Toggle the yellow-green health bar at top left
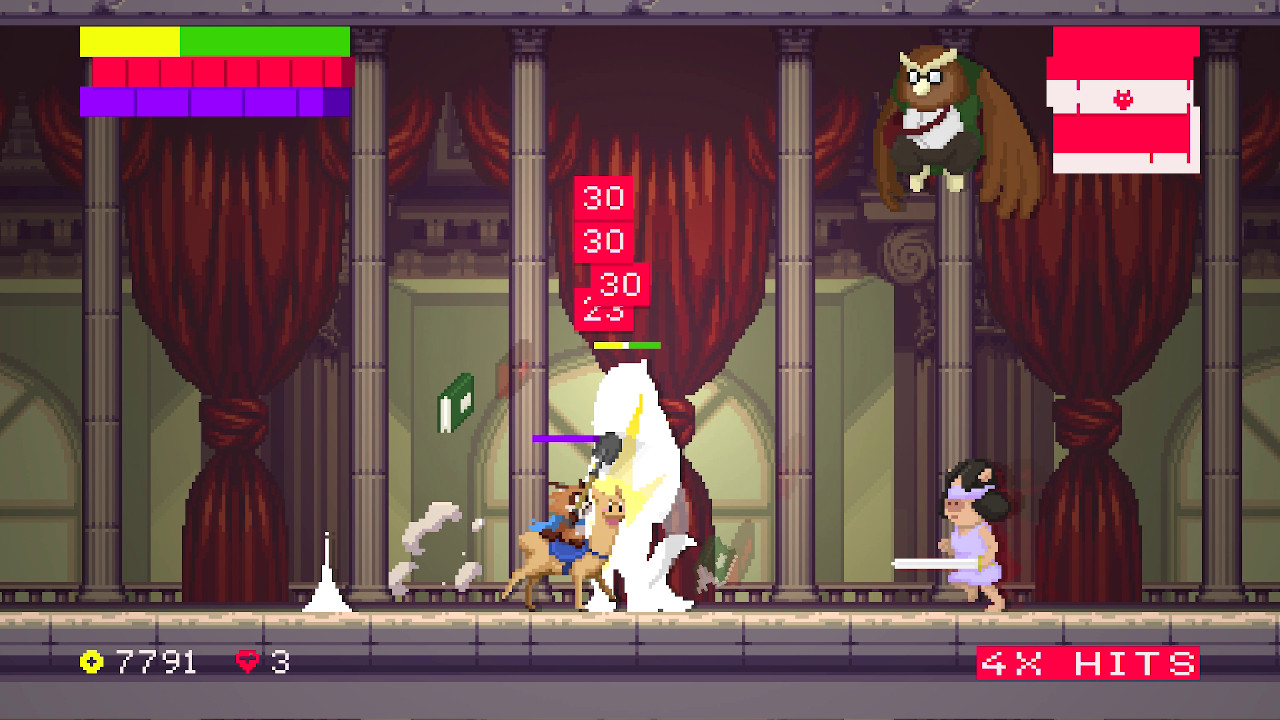1280x720 pixels. 213,43
